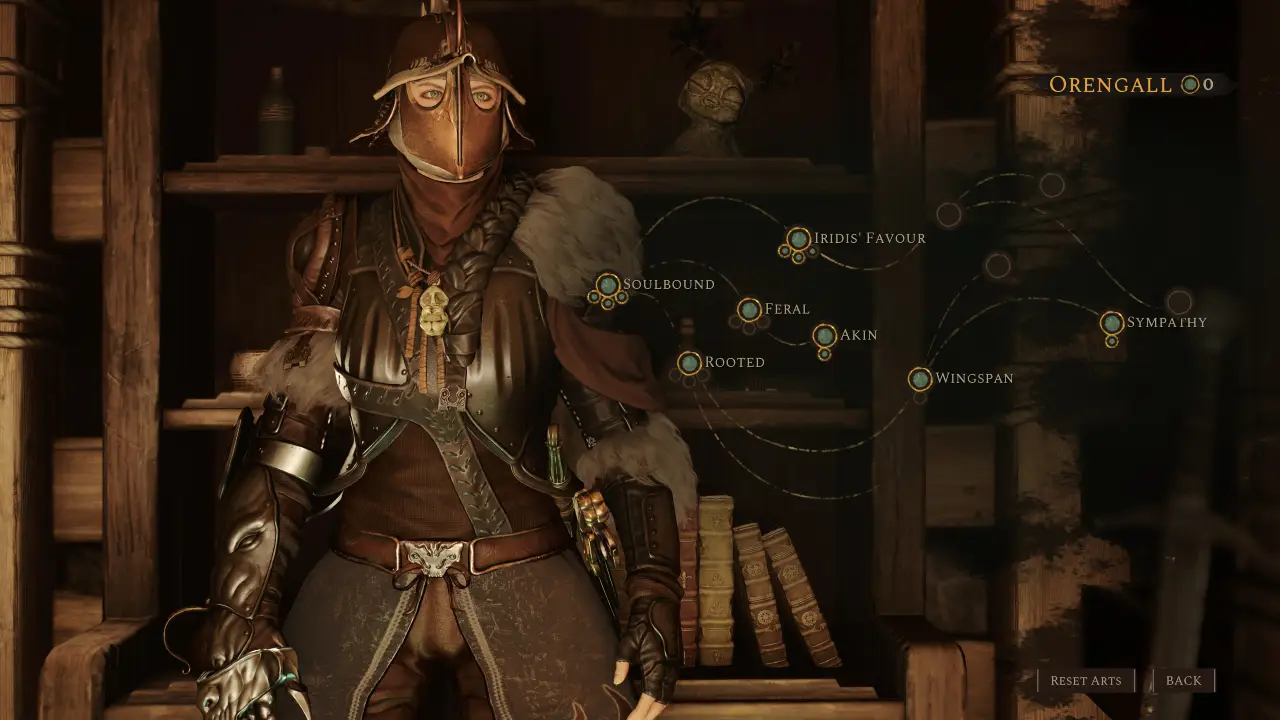Image resolution: width=1280 pixels, height=720 pixels.
Task: Select the Feral skill node
Action: (x=749, y=310)
